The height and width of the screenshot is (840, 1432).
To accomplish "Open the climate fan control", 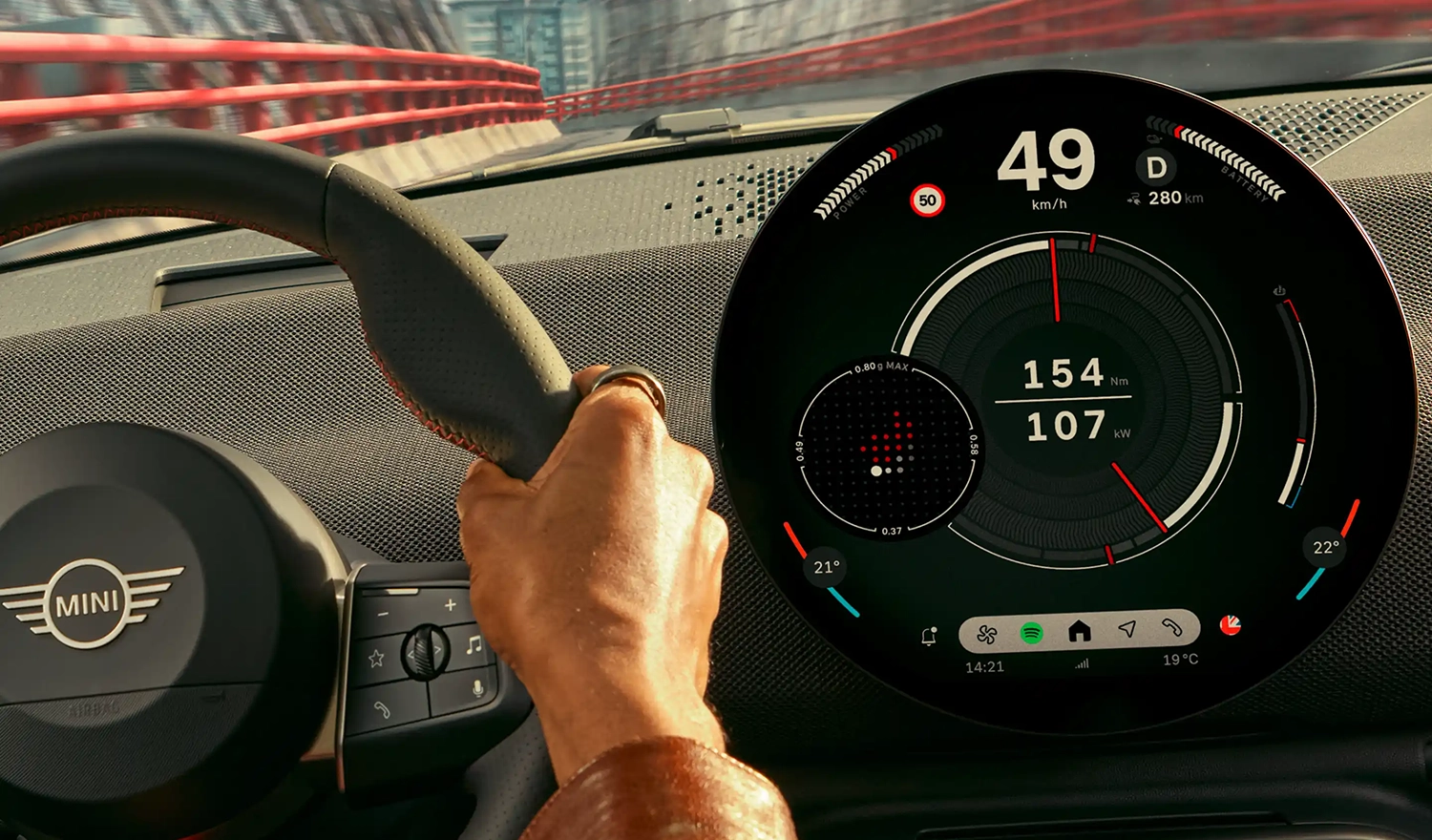I will [x=987, y=634].
